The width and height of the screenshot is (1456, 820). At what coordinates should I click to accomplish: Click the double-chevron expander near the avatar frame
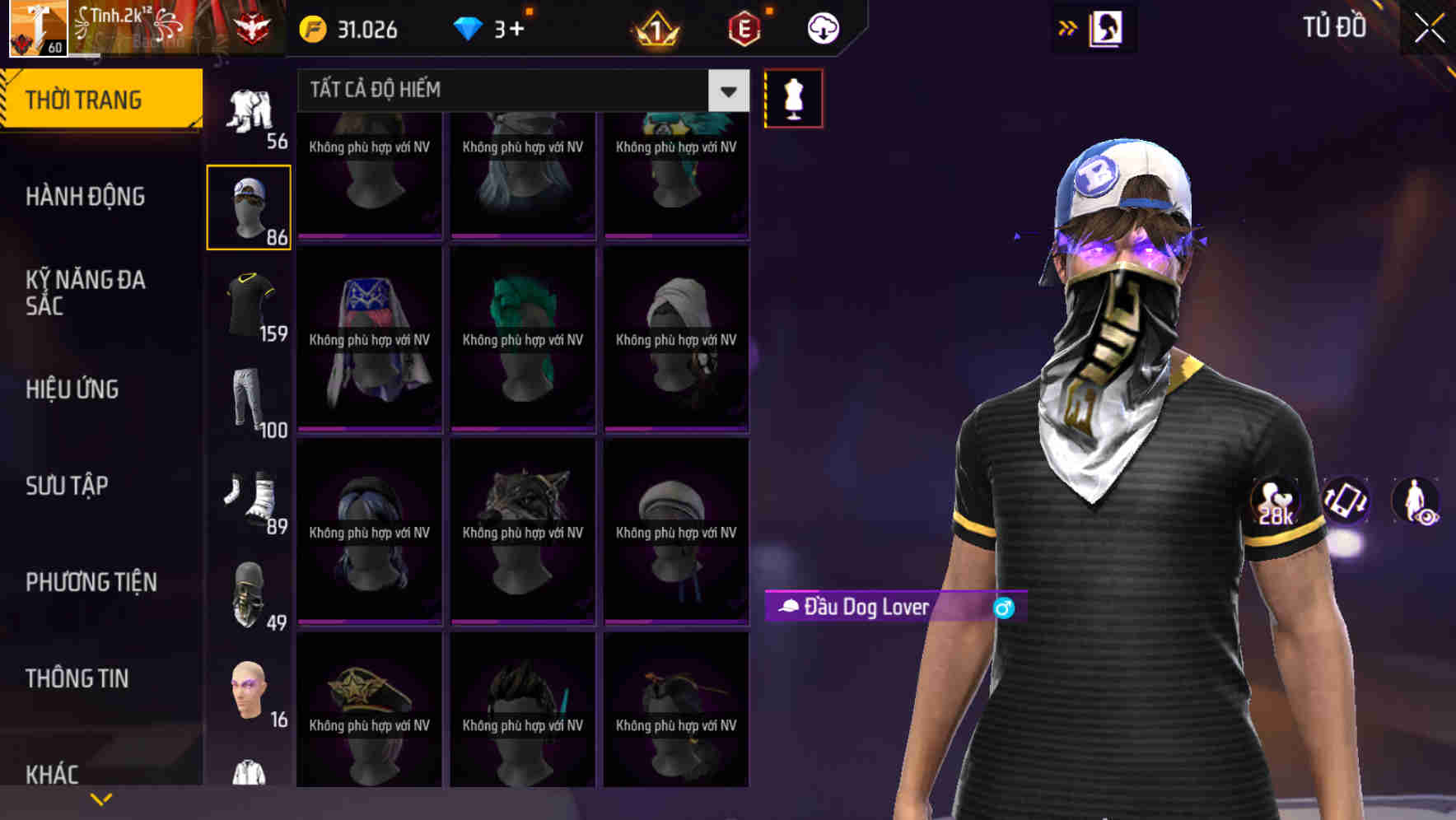[x=1068, y=27]
